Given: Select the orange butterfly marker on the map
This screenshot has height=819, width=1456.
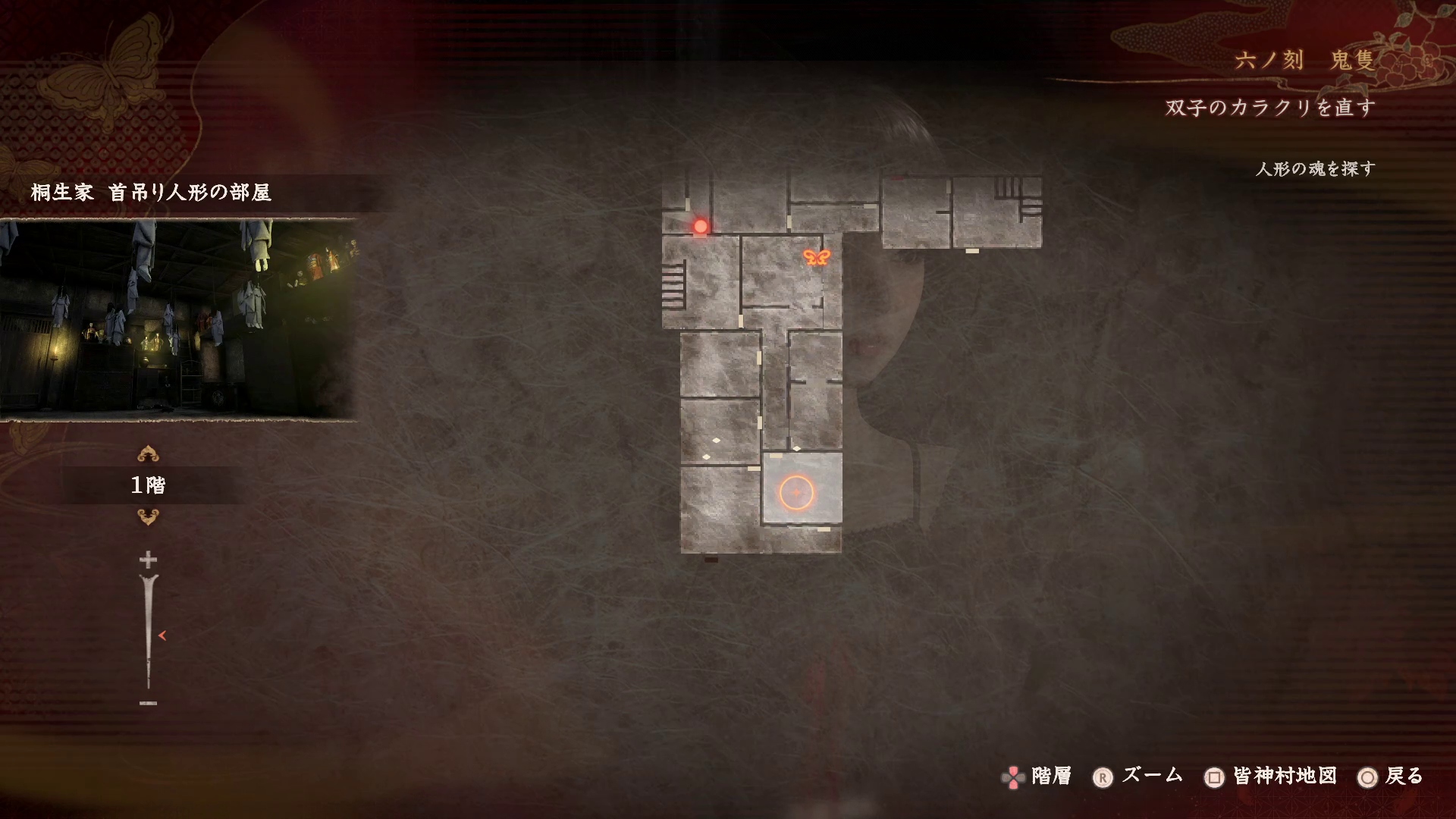Looking at the screenshot, I should pos(817,257).
